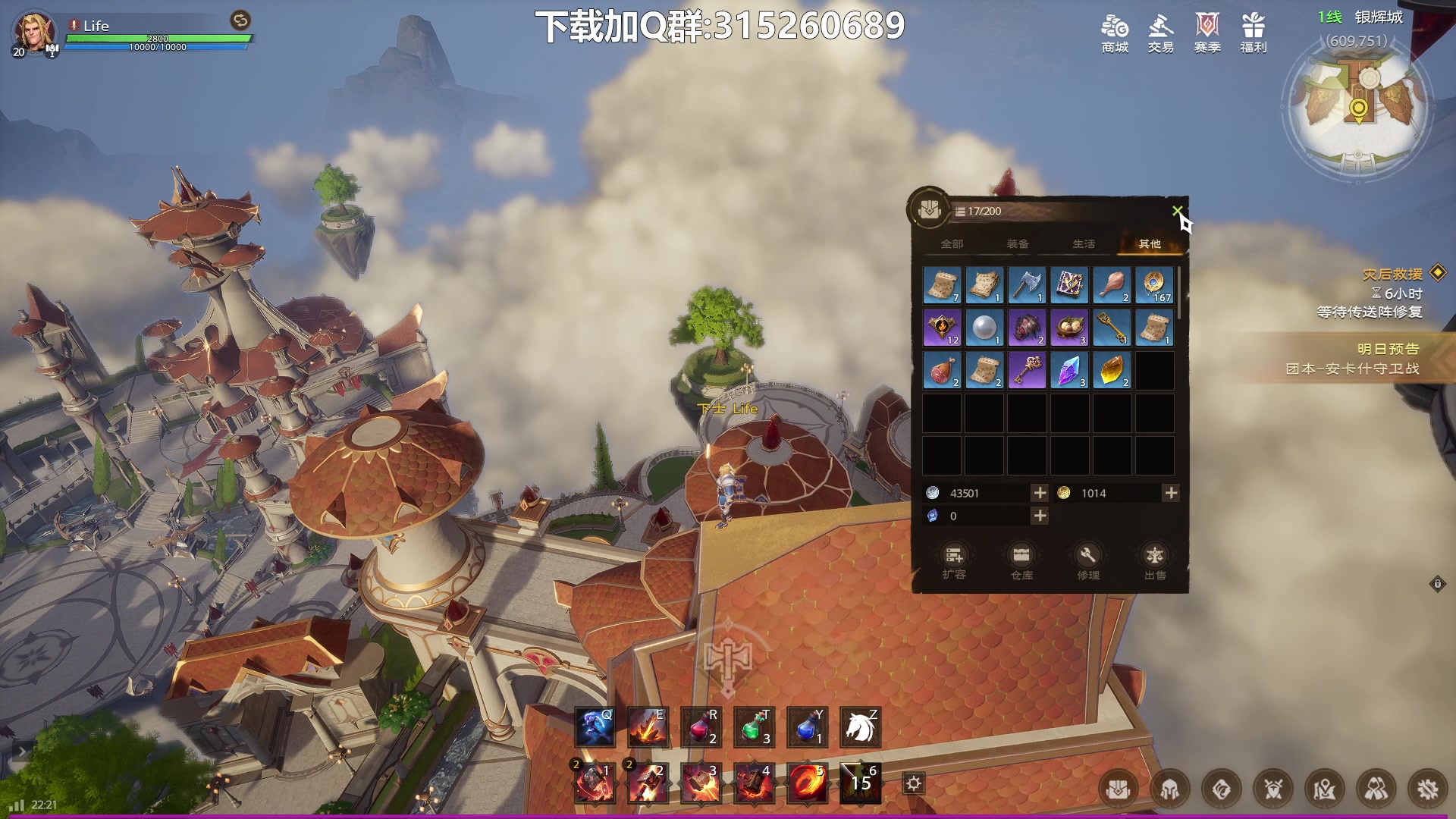
Task: Open the circular minimap
Action: (1357, 106)
